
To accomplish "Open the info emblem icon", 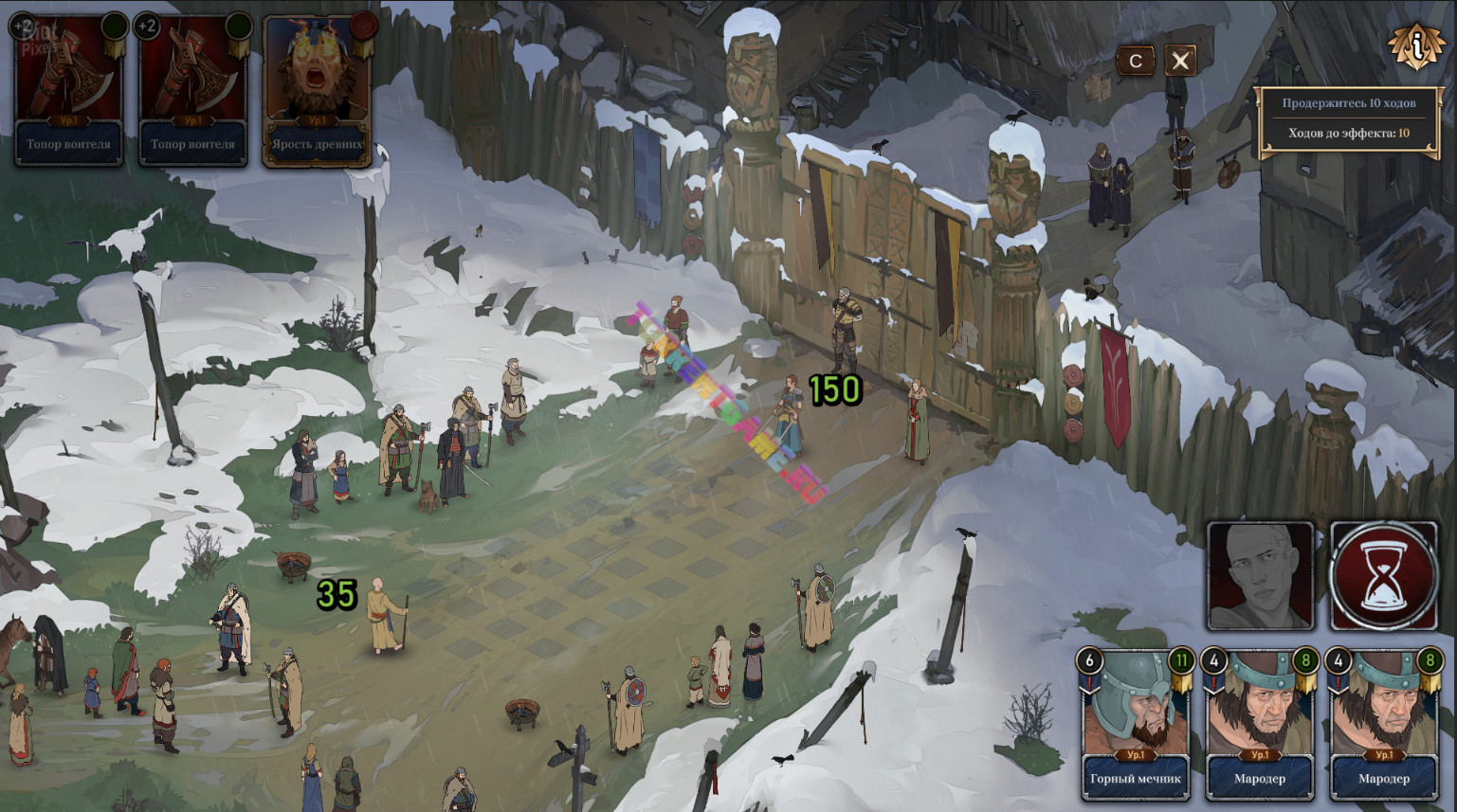I will (1415, 45).
